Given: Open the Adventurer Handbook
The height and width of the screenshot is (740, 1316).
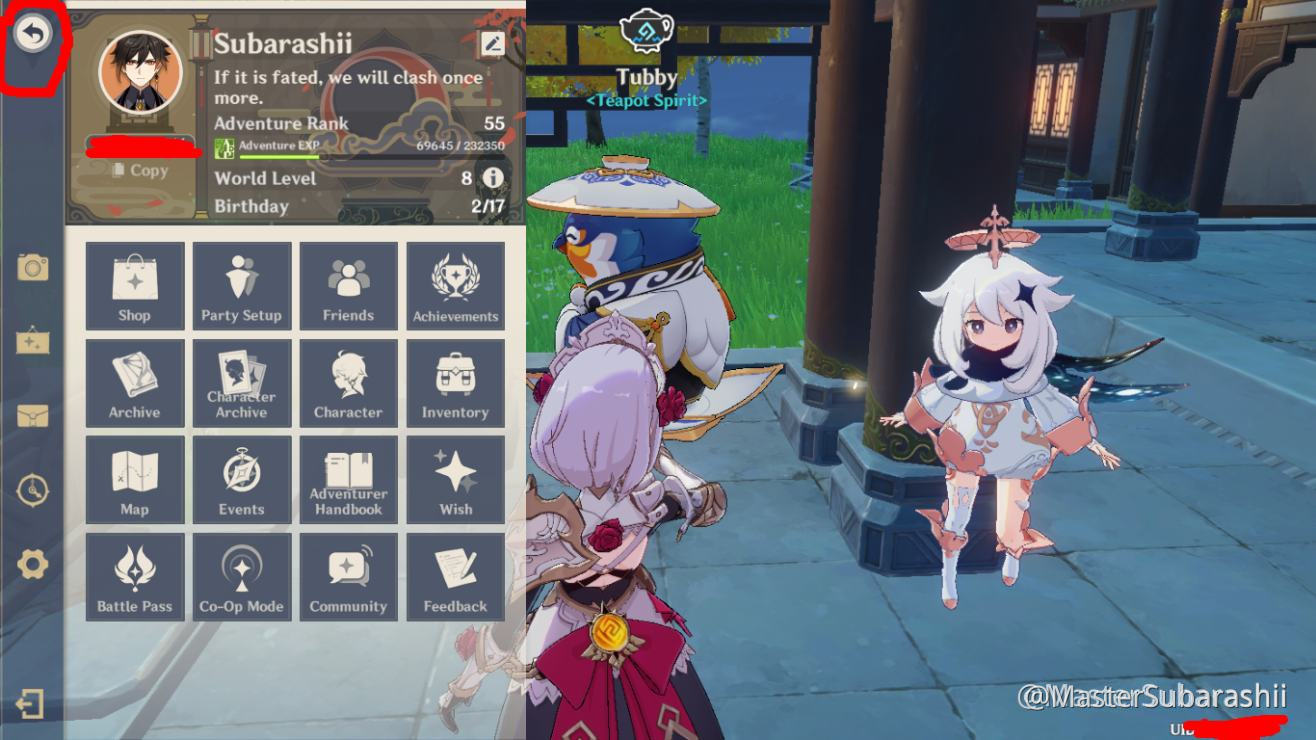Looking at the screenshot, I should click(348, 479).
